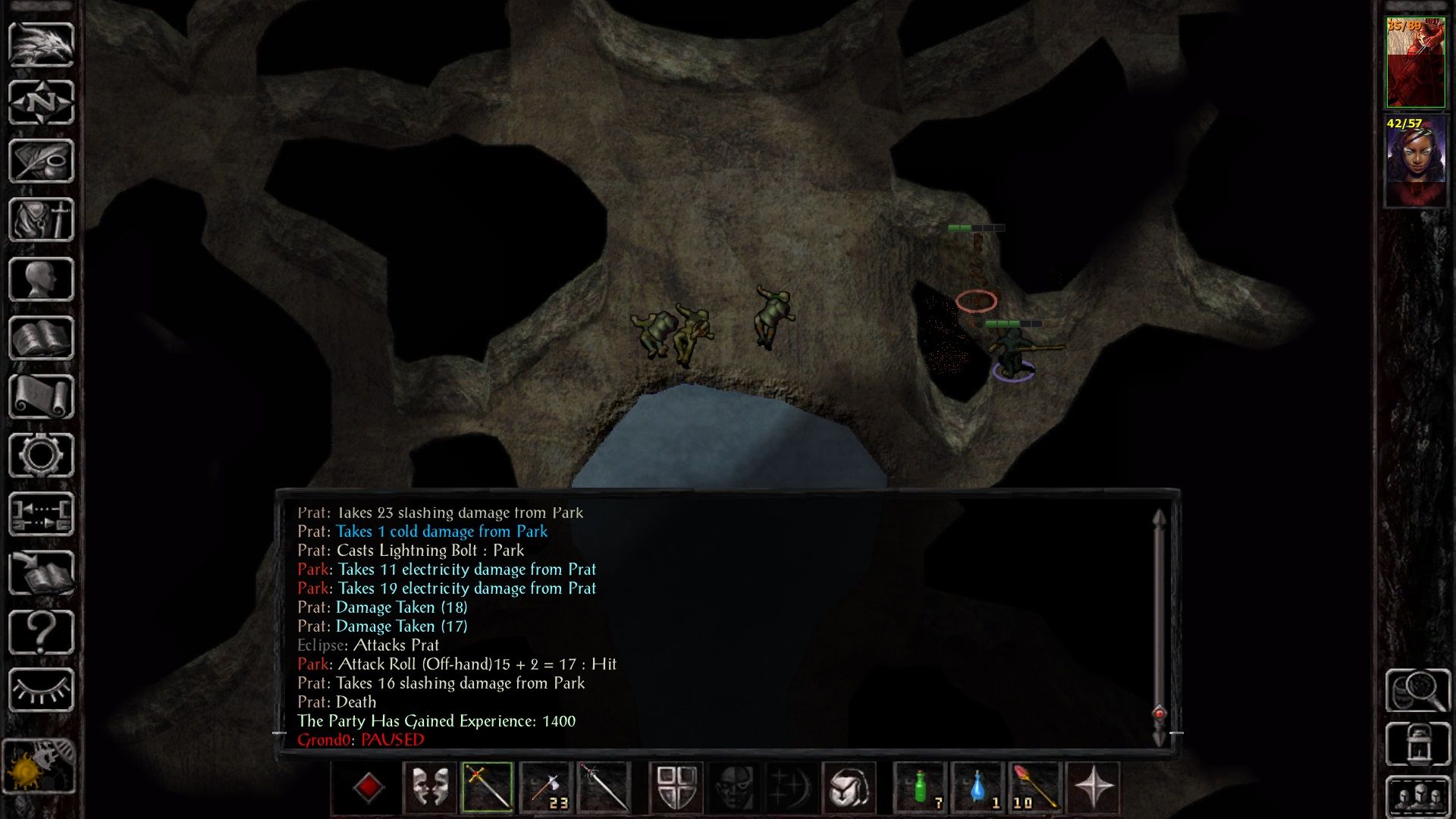Click the two-masks talk button
Image resolution: width=1456 pixels, height=819 pixels.
(x=430, y=787)
